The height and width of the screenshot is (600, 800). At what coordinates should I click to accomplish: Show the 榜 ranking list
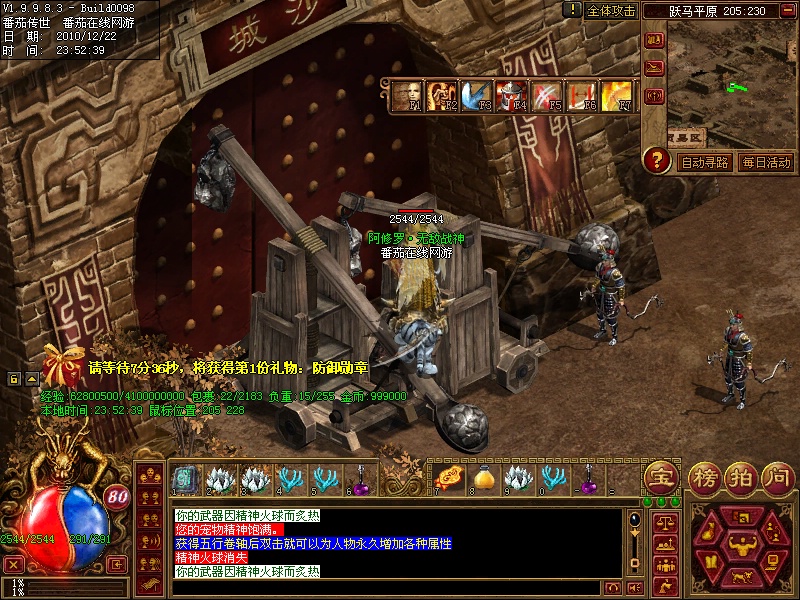(x=706, y=475)
